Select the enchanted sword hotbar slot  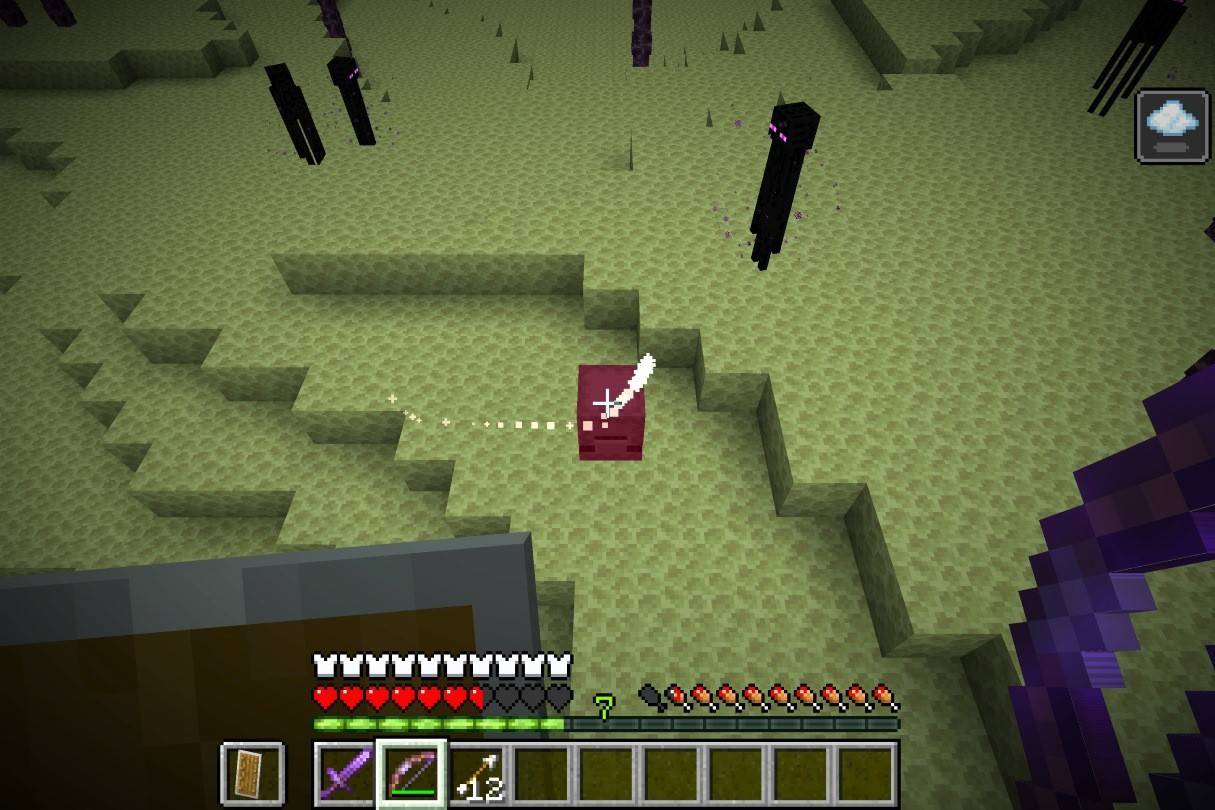tap(345, 773)
